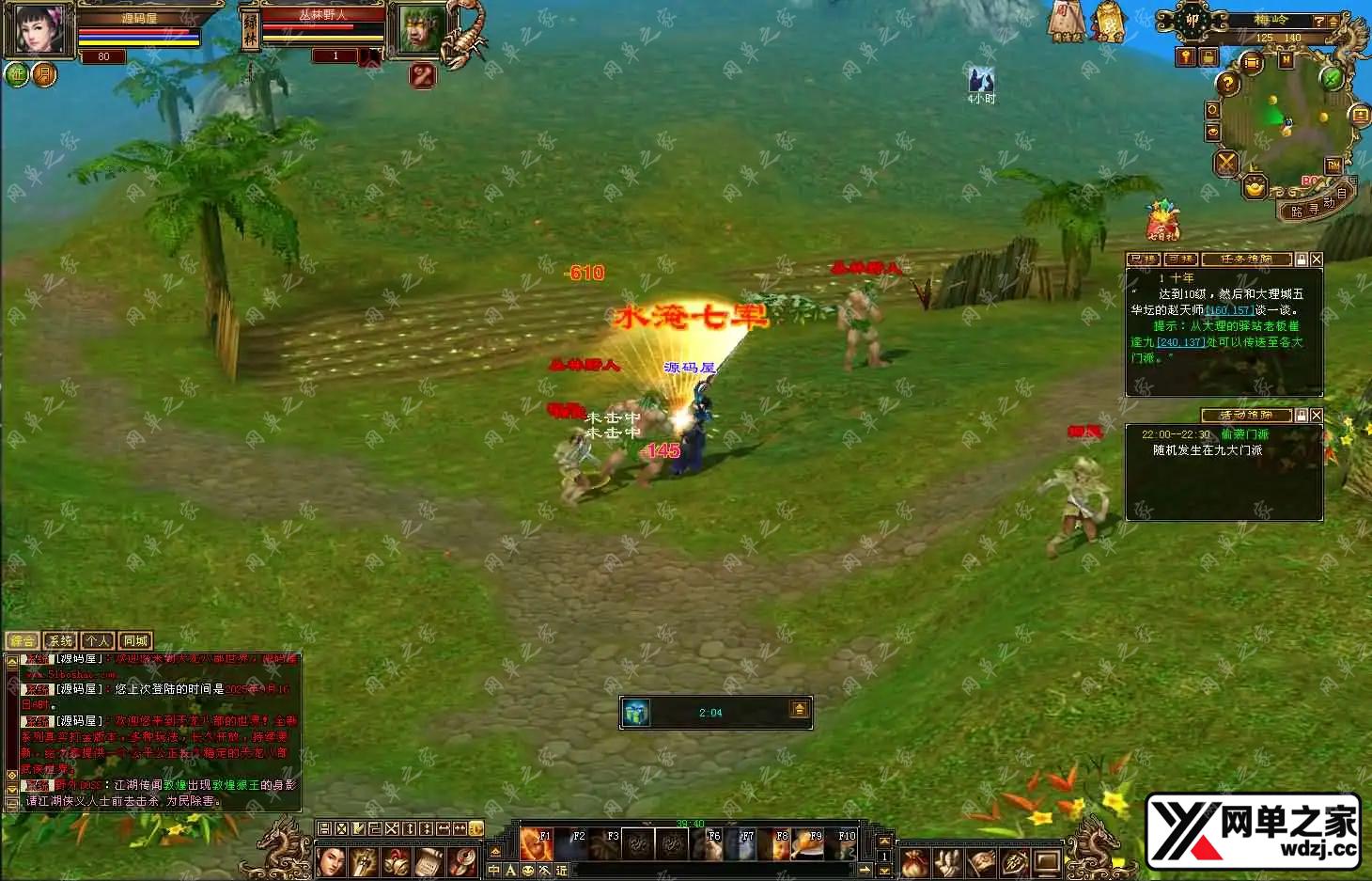
Task: Show the 已接 accepted quests tab
Action: tap(1143, 260)
